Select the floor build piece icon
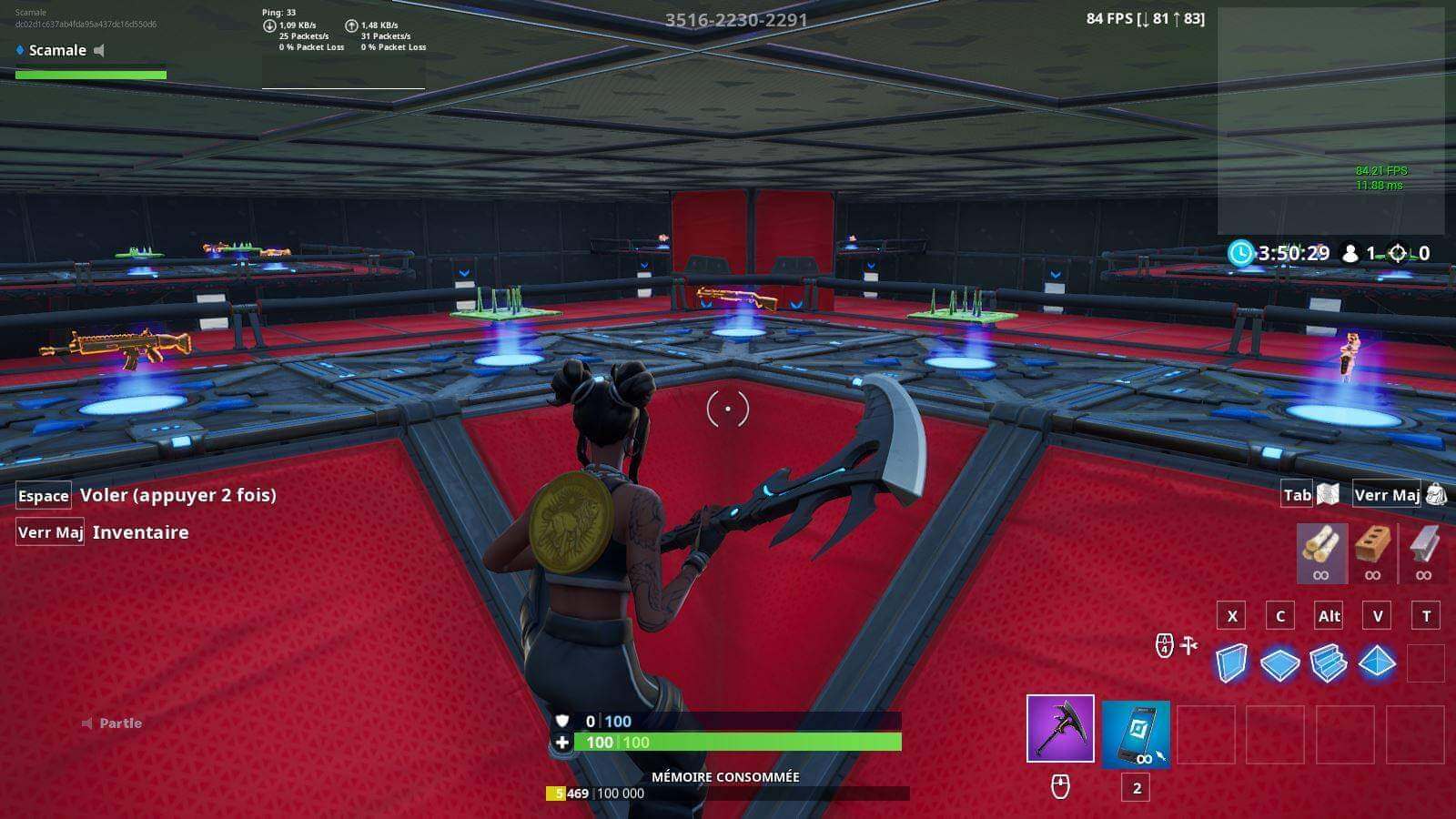The height and width of the screenshot is (819, 1456). click(x=1280, y=664)
